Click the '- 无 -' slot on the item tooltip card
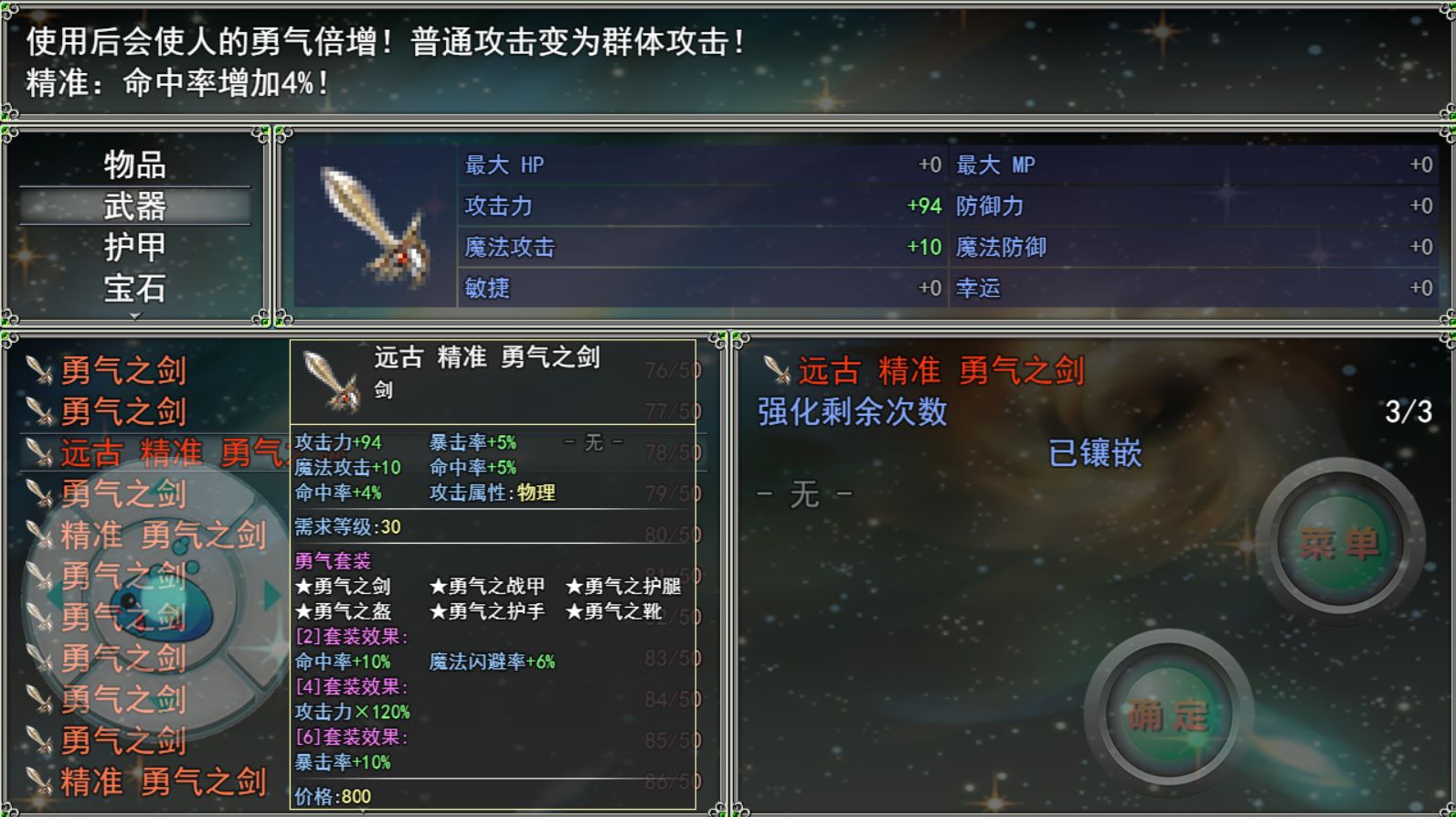Viewport: 1456px width, 817px height. coord(595,440)
